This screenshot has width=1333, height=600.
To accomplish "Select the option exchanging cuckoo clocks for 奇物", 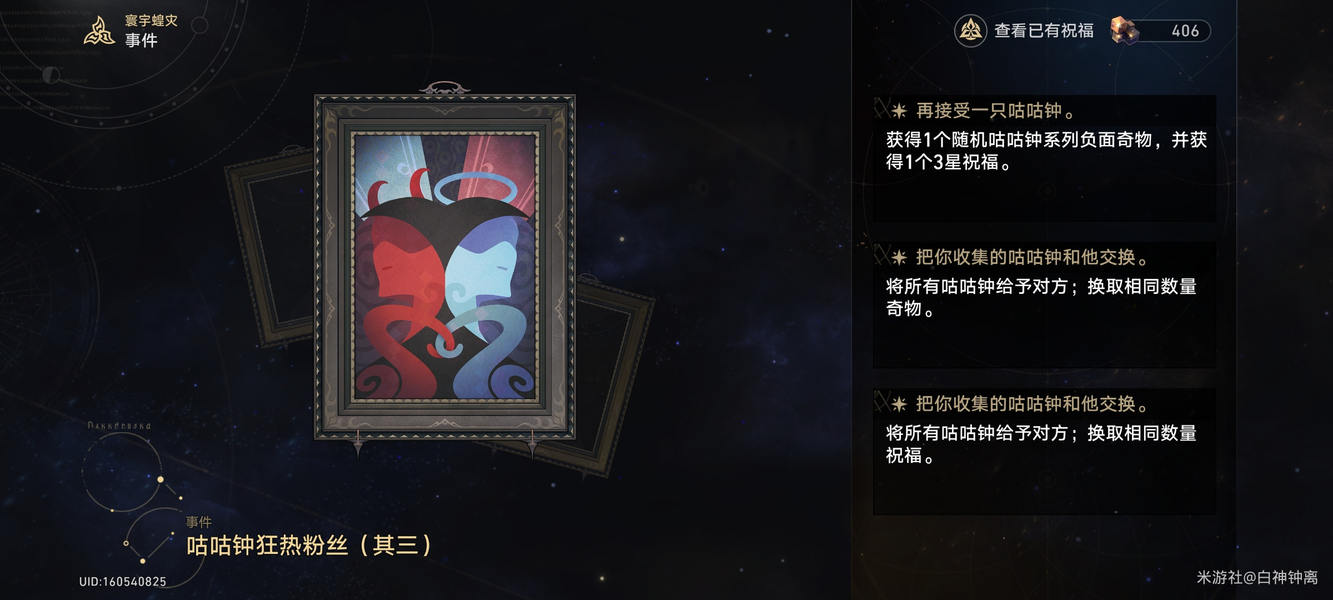I will point(1044,304).
